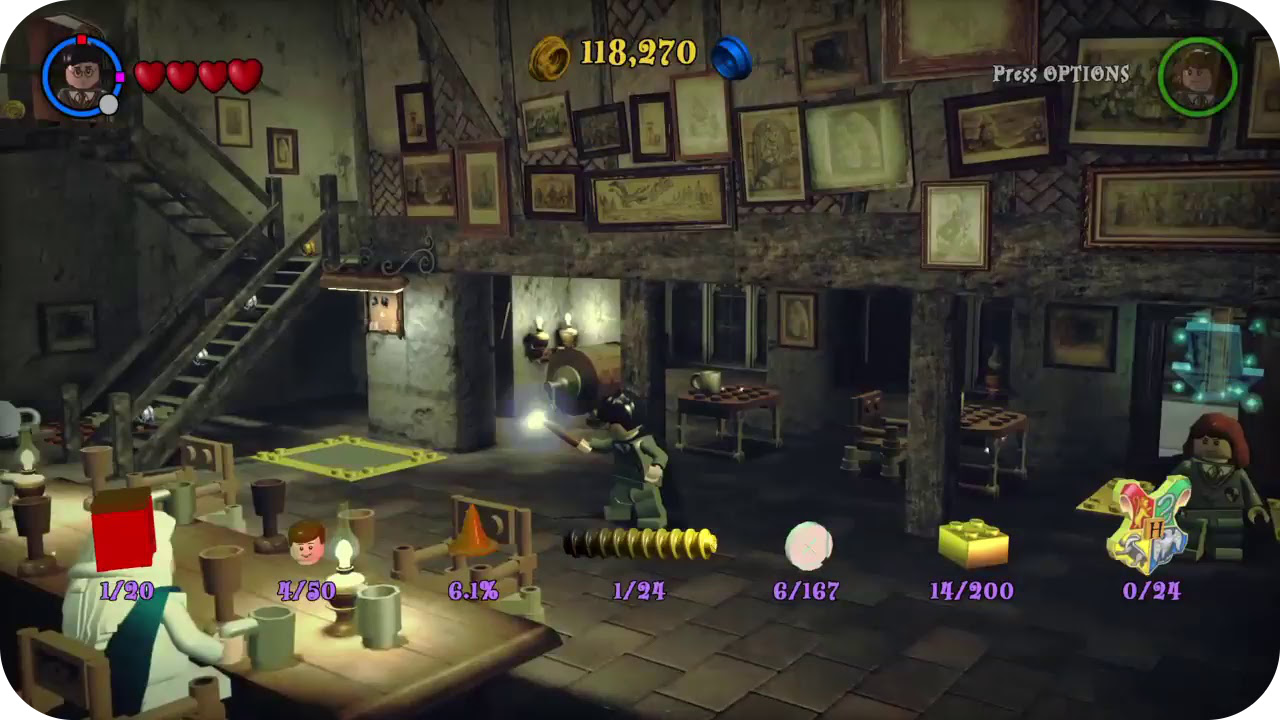Select the blue stud icon near the coin total
The width and height of the screenshot is (1280, 720).
pos(731,56)
